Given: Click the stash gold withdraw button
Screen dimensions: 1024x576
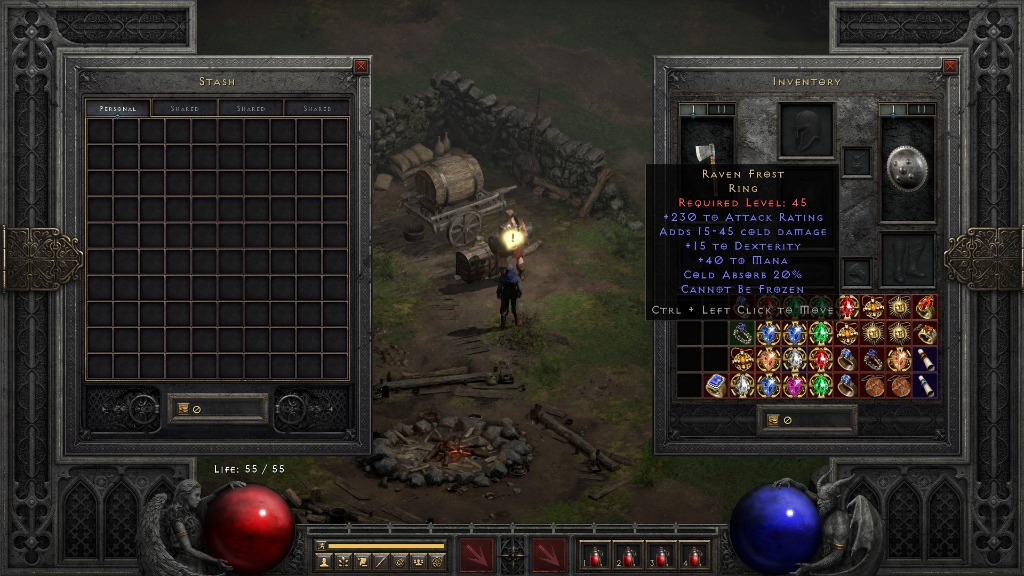Looking at the screenshot, I should click(x=184, y=408).
